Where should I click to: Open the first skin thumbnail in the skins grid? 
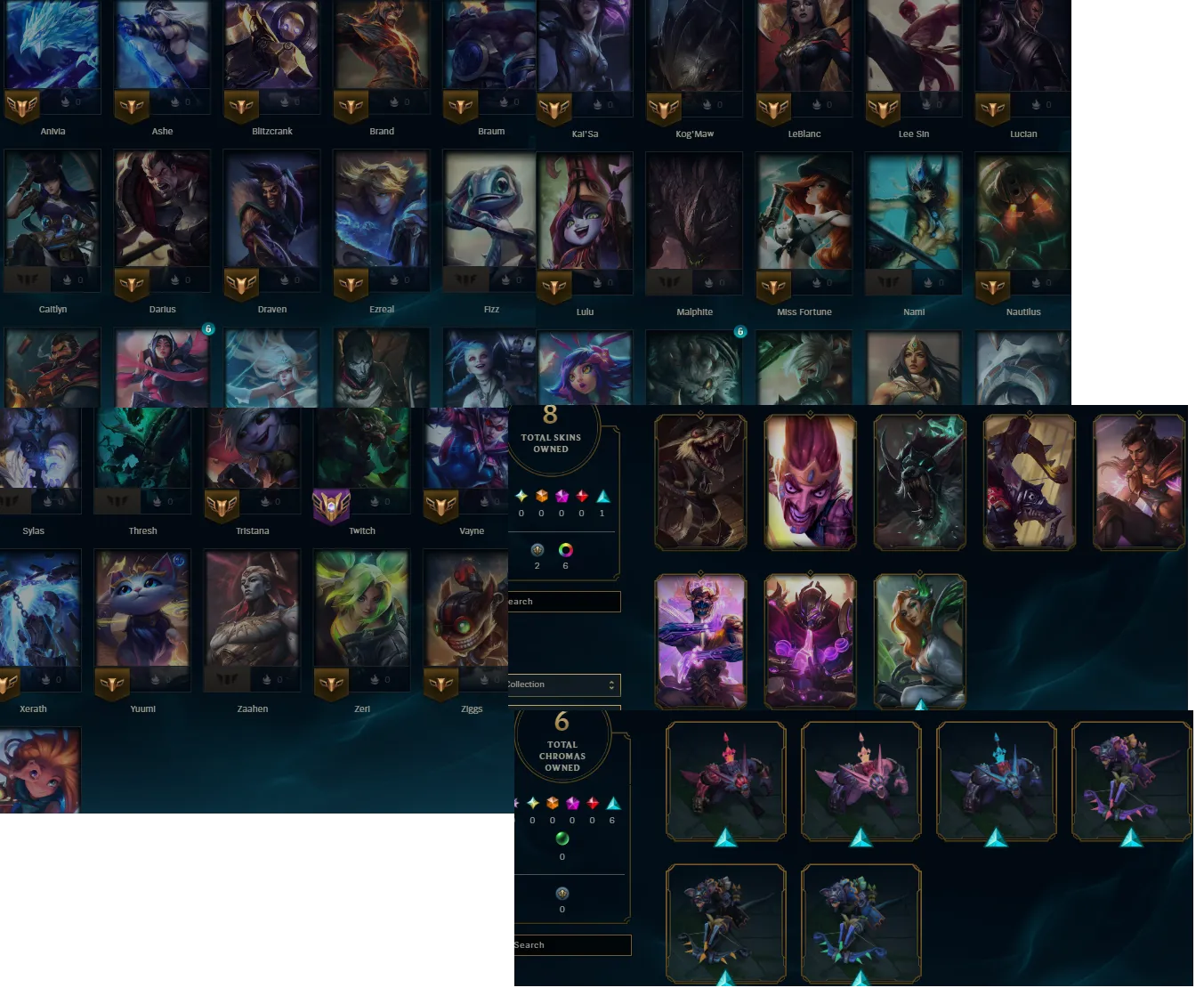click(701, 482)
